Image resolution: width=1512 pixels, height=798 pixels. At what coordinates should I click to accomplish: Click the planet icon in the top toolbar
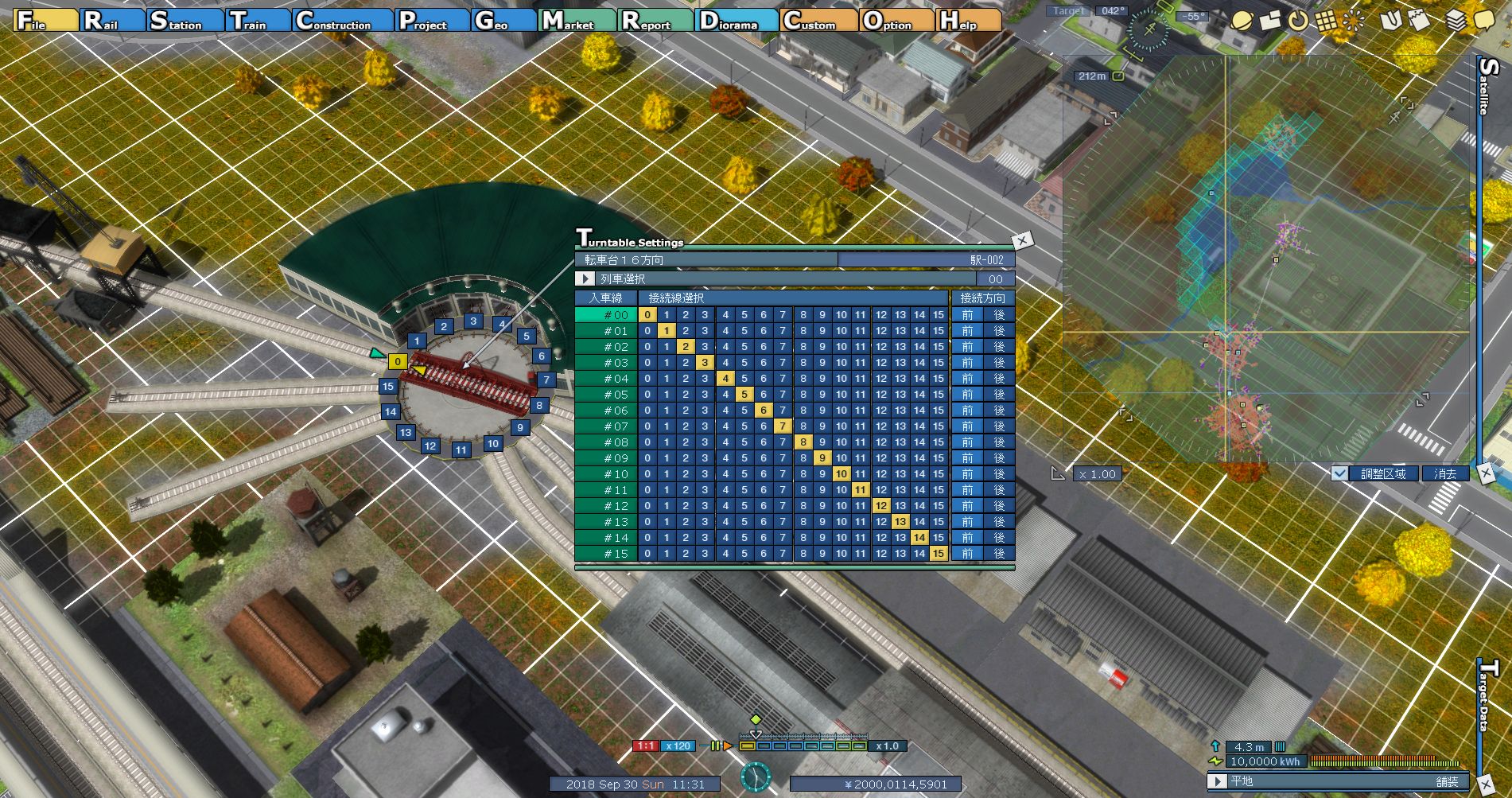click(1240, 21)
